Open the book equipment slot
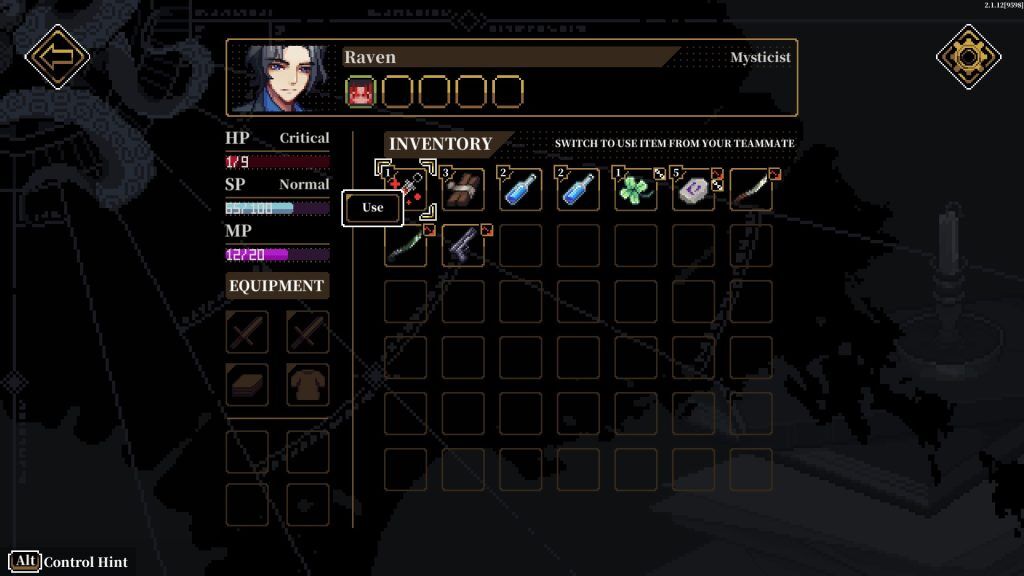The image size is (1024, 576). (247, 384)
